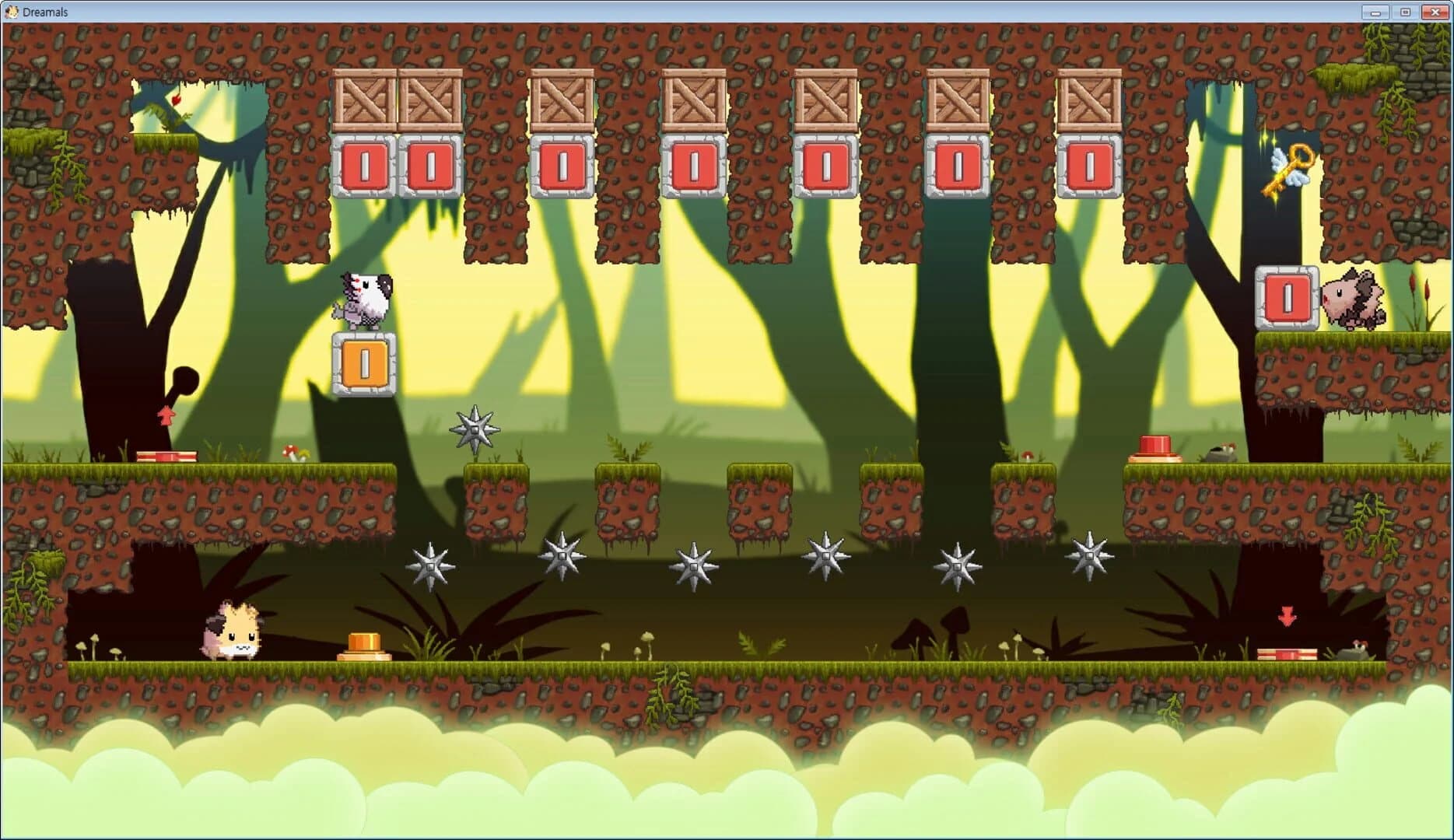Click the heart sprite on the top-left vine
The width and height of the screenshot is (1454, 840).
tap(177, 101)
